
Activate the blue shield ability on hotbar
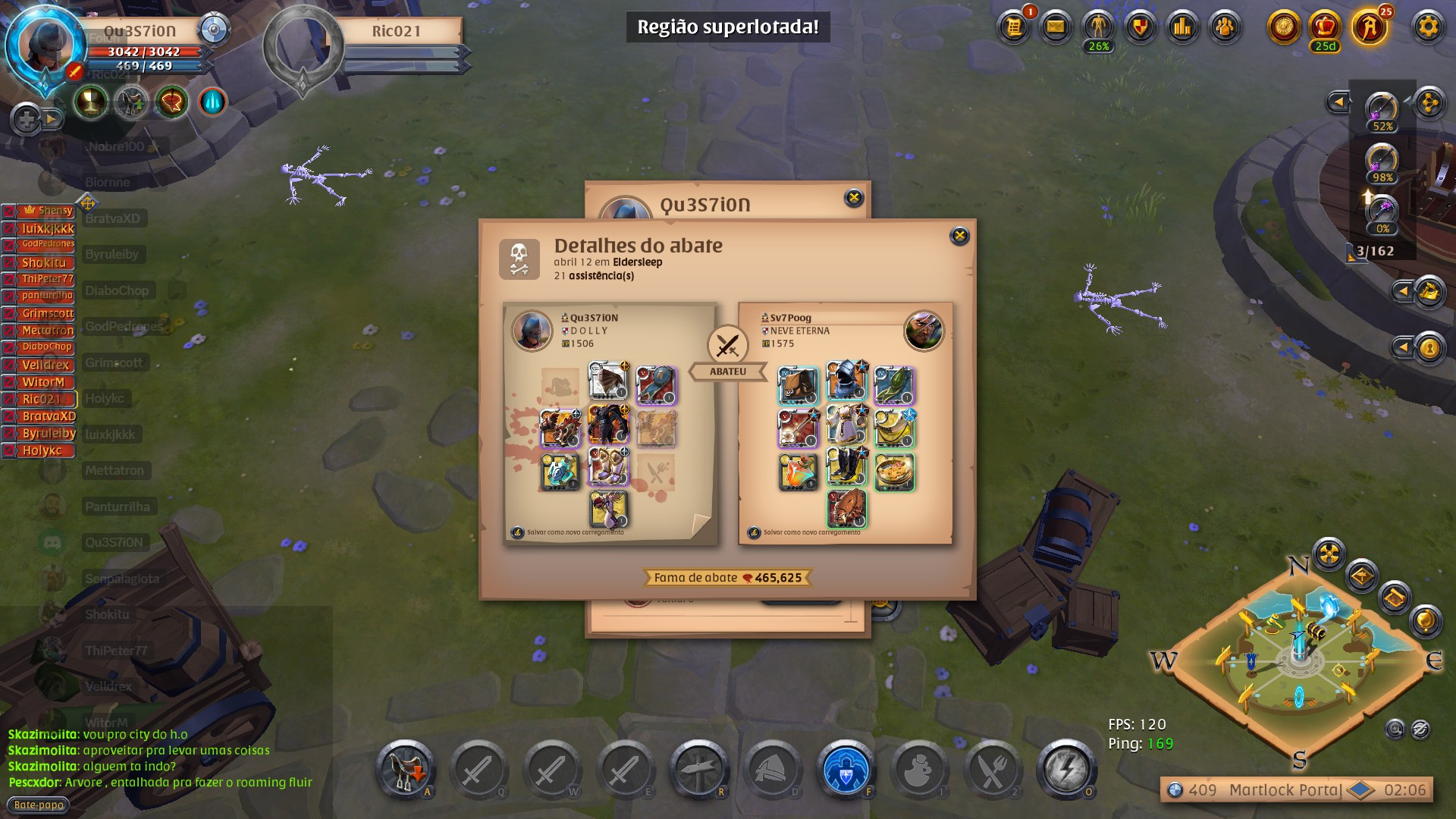click(x=846, y=770)
